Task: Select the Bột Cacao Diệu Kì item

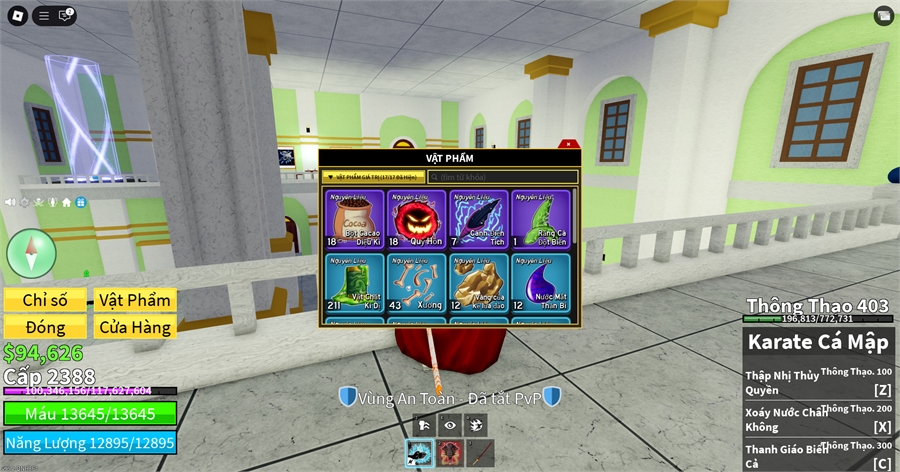Action: (354, 219)
